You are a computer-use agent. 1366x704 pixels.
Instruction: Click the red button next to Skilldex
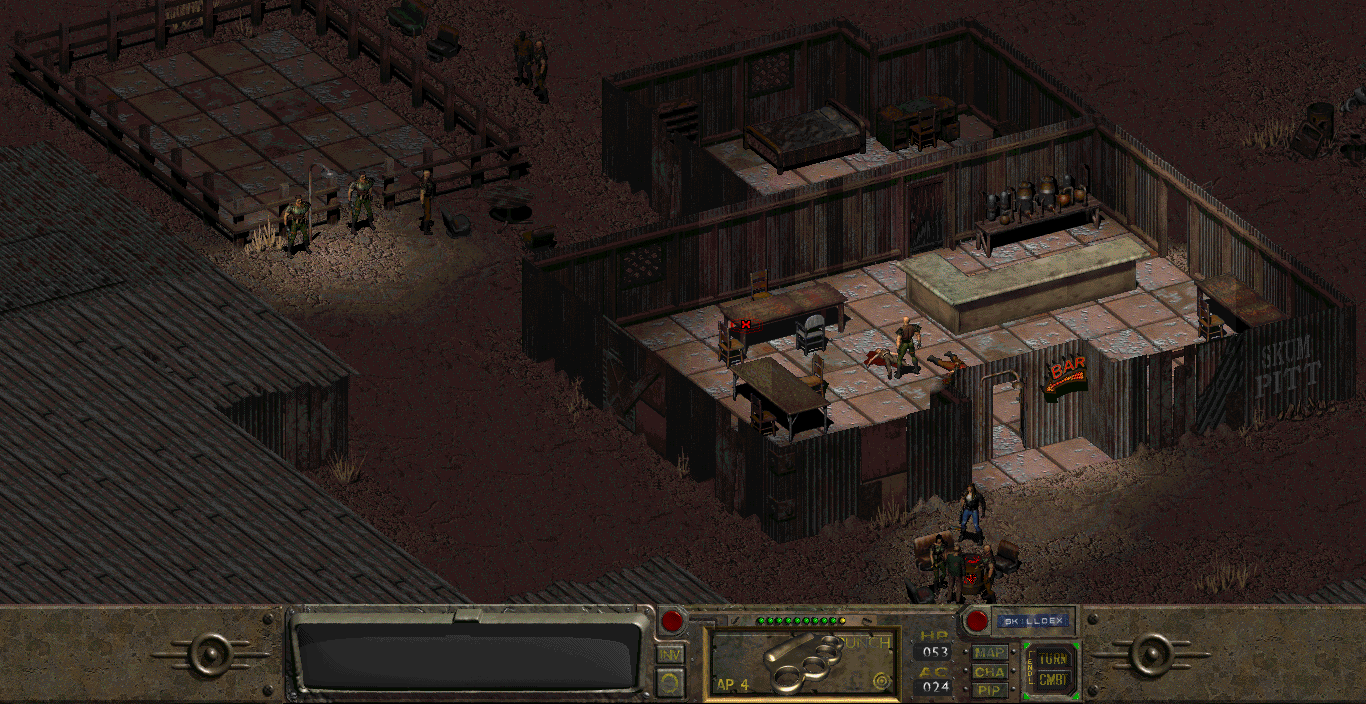click(977, 621)
